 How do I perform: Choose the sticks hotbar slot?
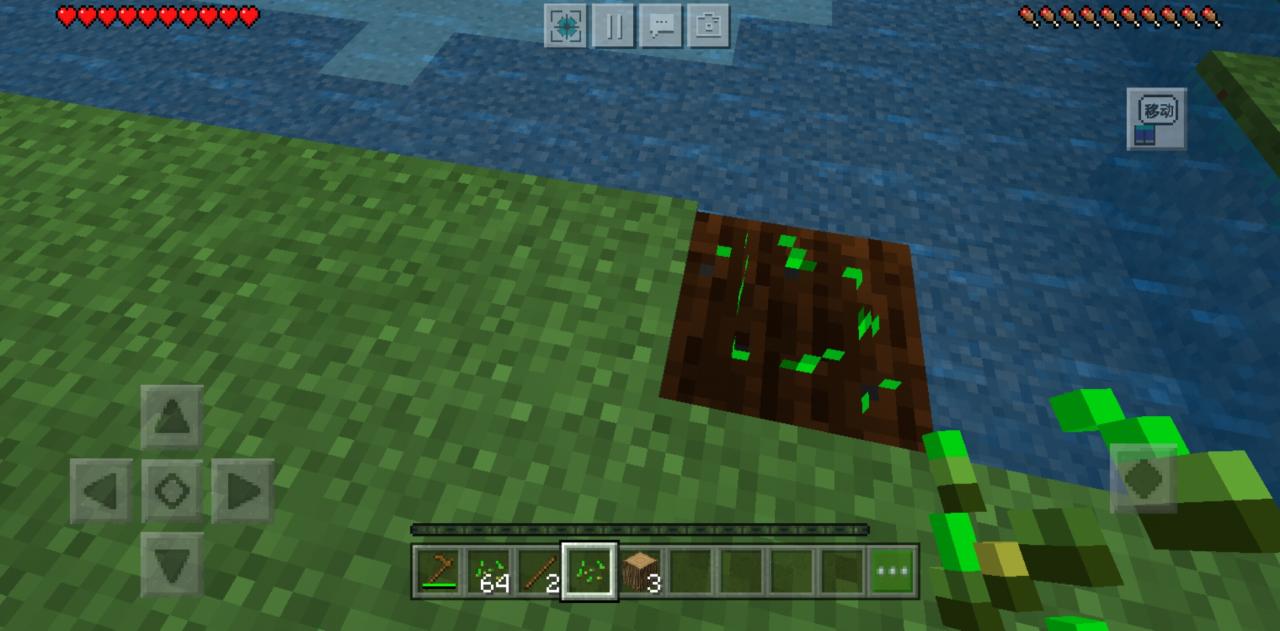click(539, 572)
